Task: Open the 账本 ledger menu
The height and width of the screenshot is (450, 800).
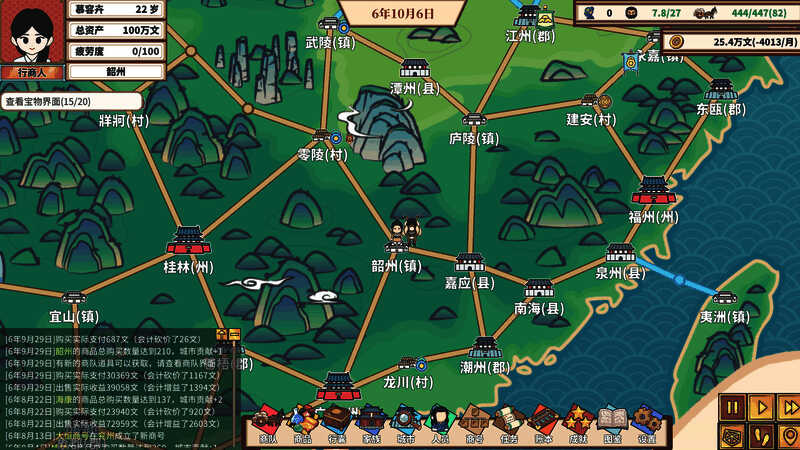Action: [x=543, y=423]
